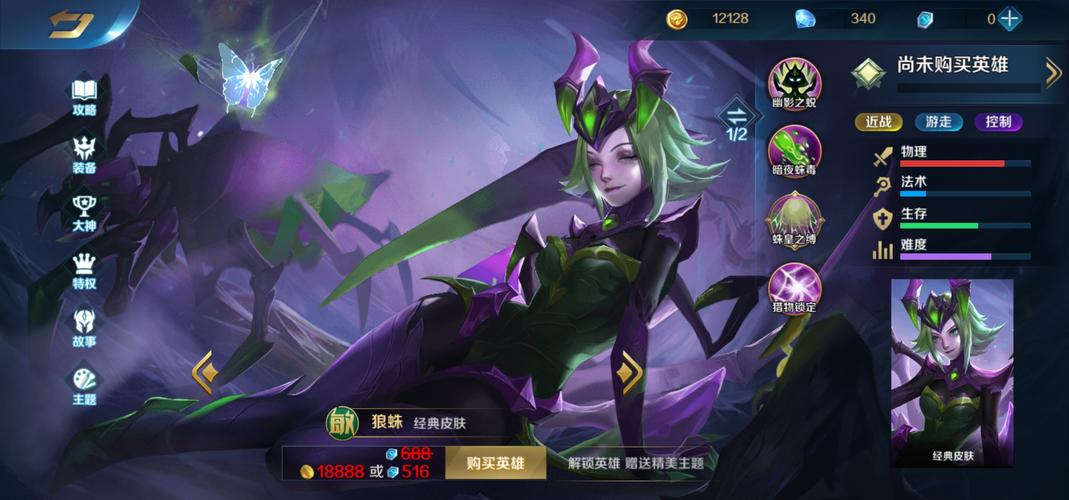
Task: Show previous skin with left gold arrow
Action: tap(205, 372)
